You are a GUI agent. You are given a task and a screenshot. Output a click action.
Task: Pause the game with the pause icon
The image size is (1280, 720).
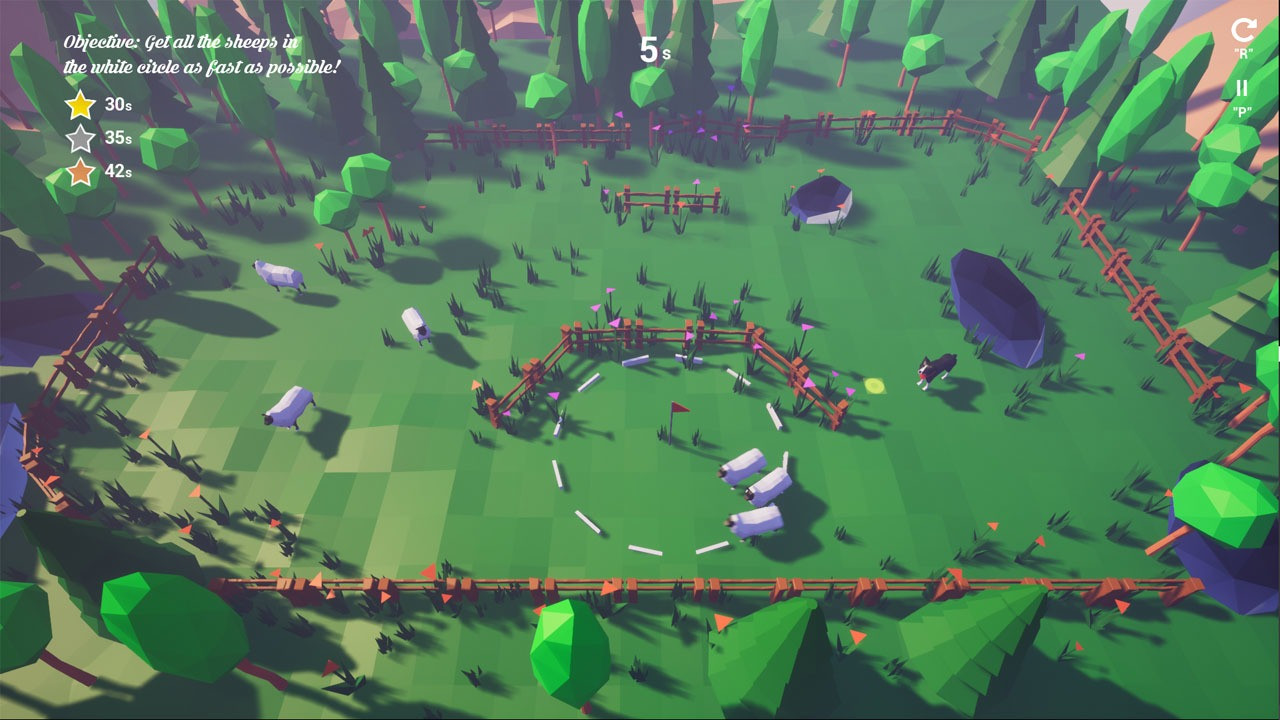pyautogui.click(x=1242, y=89)
